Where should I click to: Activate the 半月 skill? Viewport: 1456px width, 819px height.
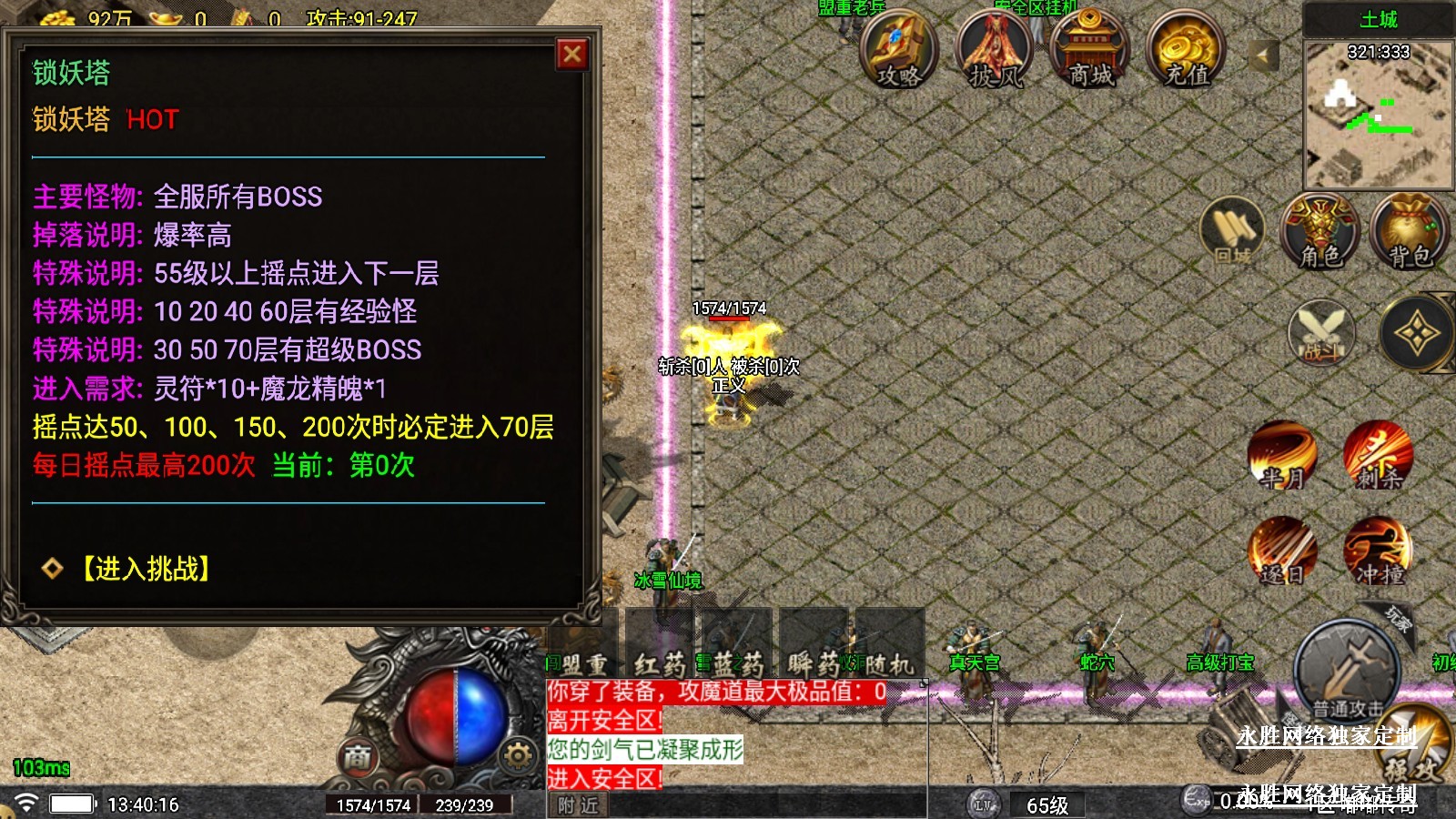point(1281,454)
